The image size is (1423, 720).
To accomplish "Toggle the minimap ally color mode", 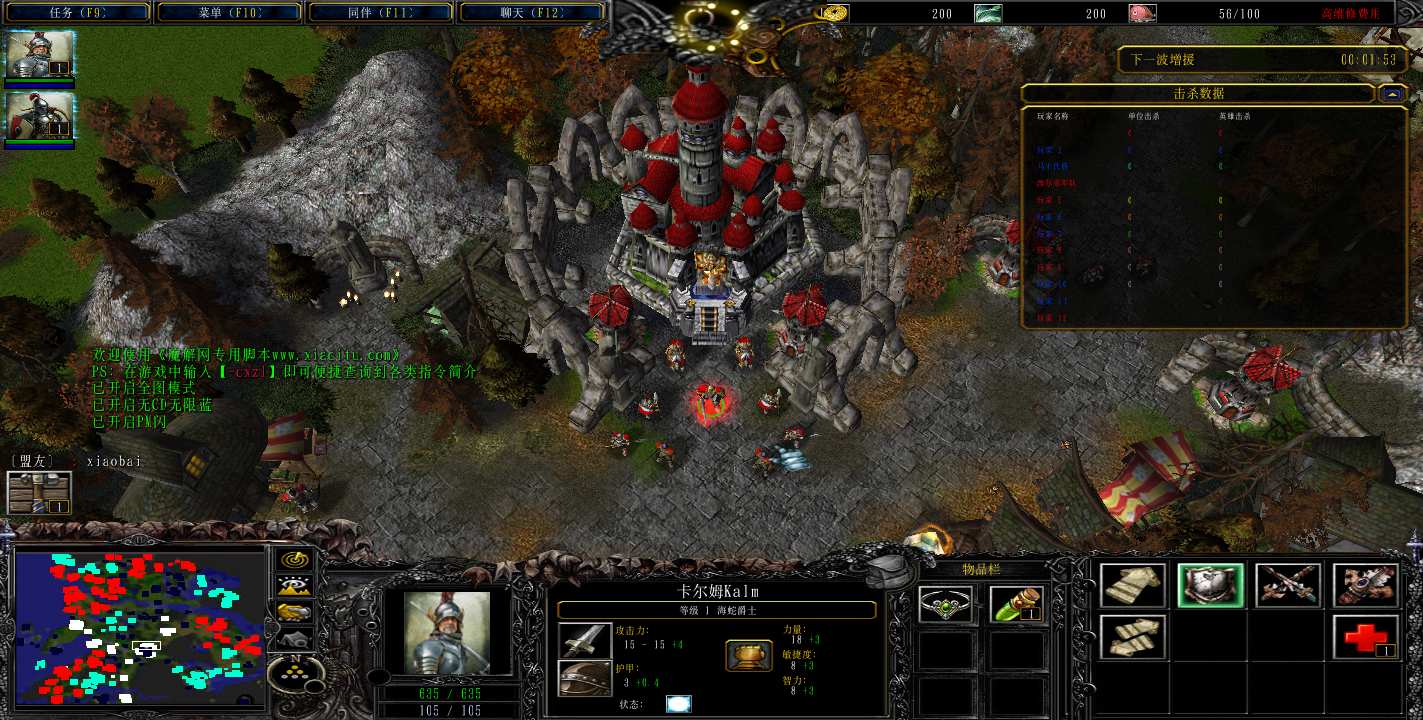I will click(294, 612).
